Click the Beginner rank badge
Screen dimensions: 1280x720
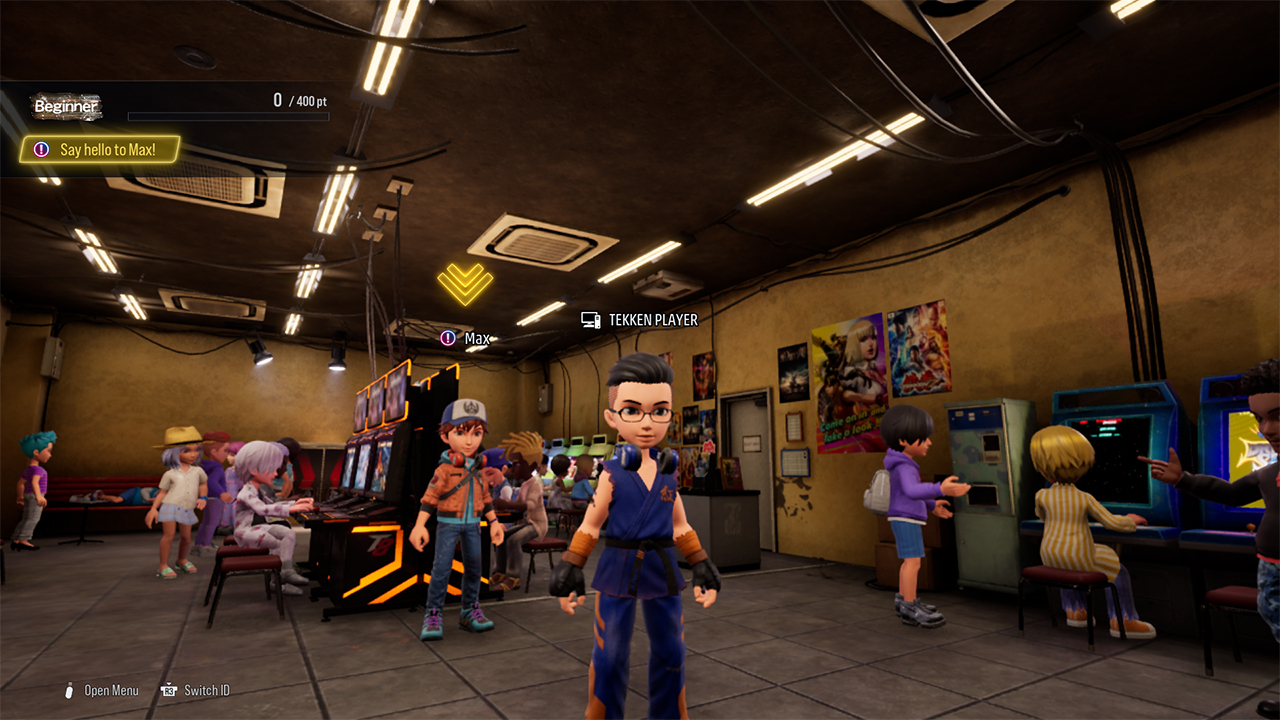pyautogui.click(x=67, y=106)
